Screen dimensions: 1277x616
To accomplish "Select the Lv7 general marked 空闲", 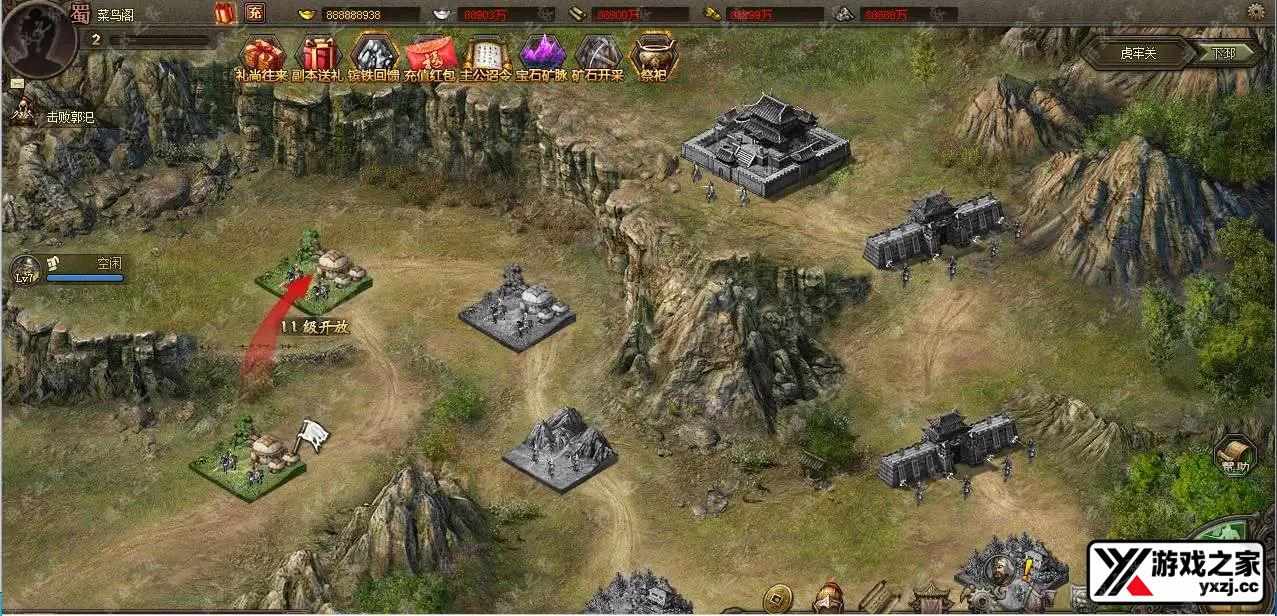I will click(x=70, y=268).
